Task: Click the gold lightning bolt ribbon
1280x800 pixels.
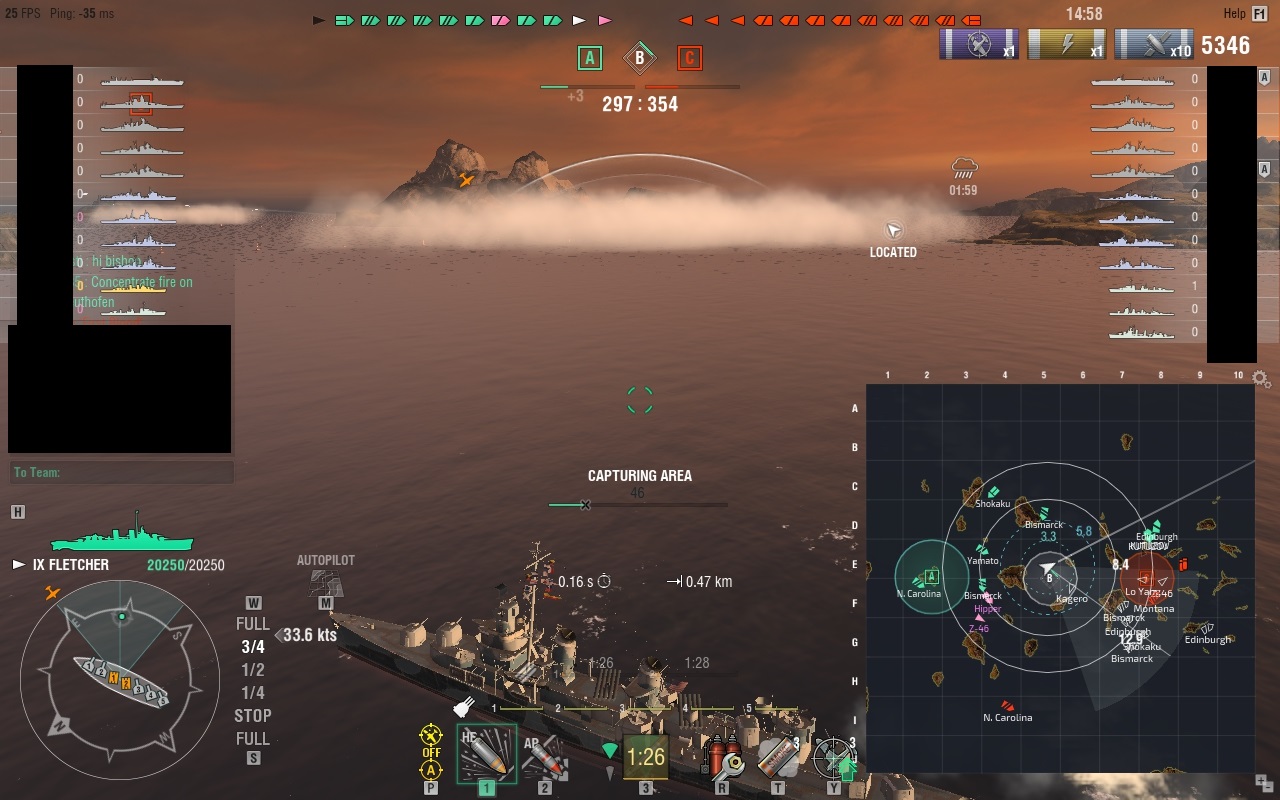Action: (x=1066, y=45)
